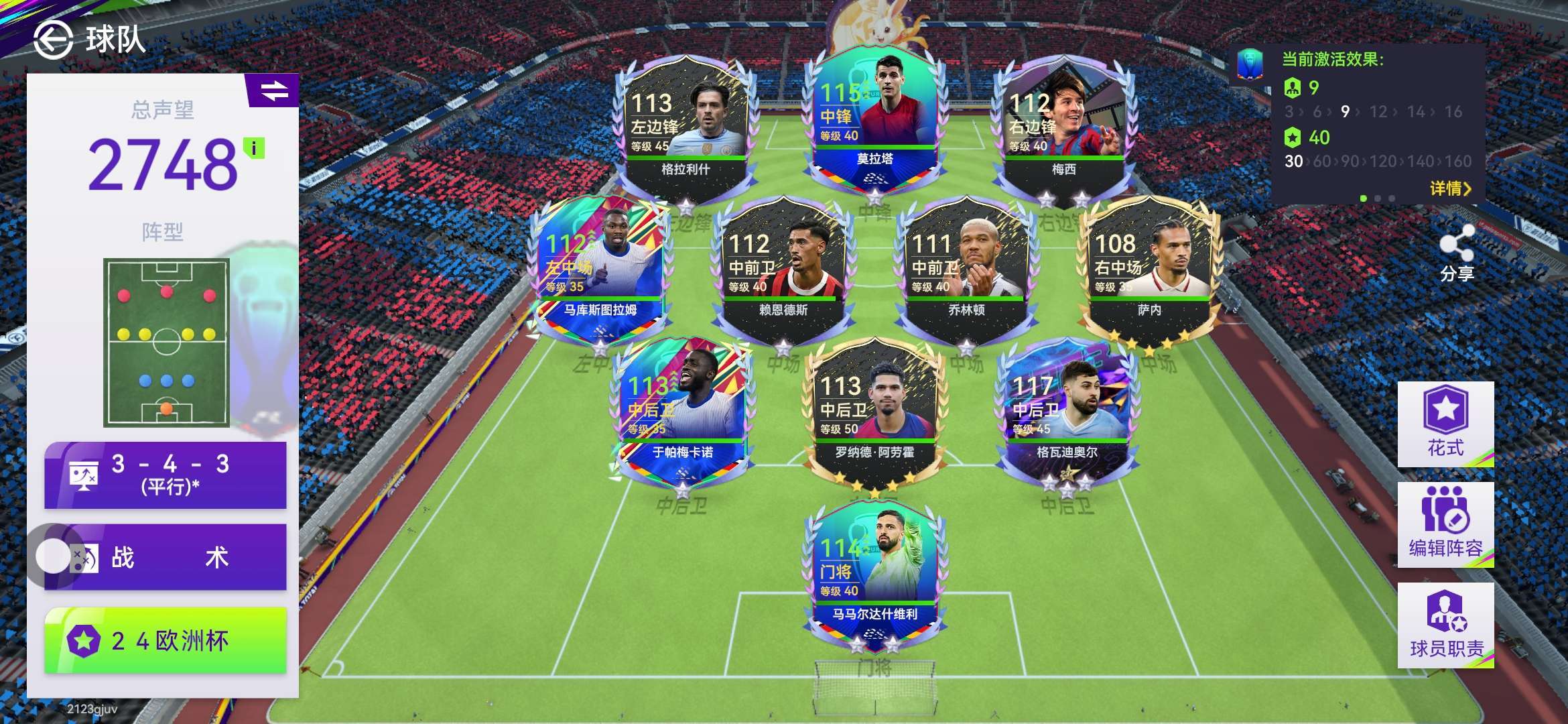Select the 梅西 right wing card
1568x724 pixels.
[1063, 127]
